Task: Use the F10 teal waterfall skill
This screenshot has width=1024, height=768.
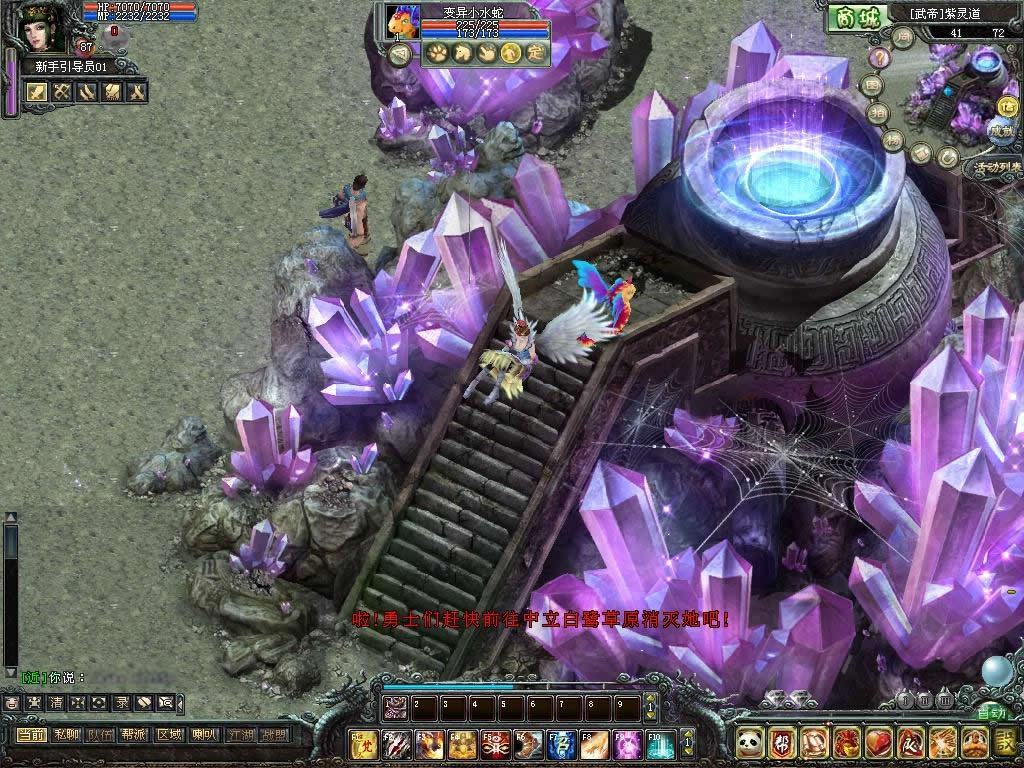Action: 660,744
